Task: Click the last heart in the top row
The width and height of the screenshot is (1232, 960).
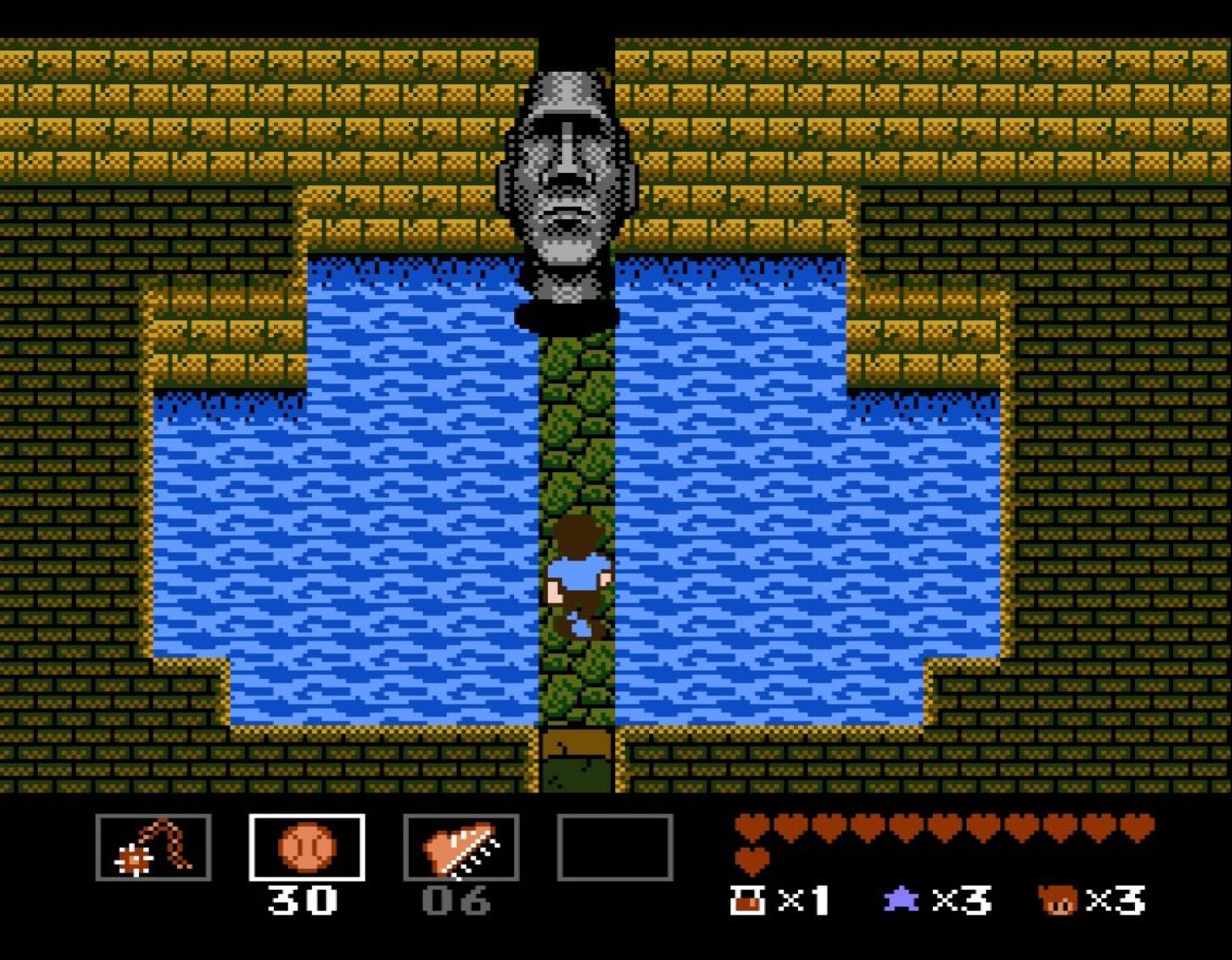Action: (1139, 829)
